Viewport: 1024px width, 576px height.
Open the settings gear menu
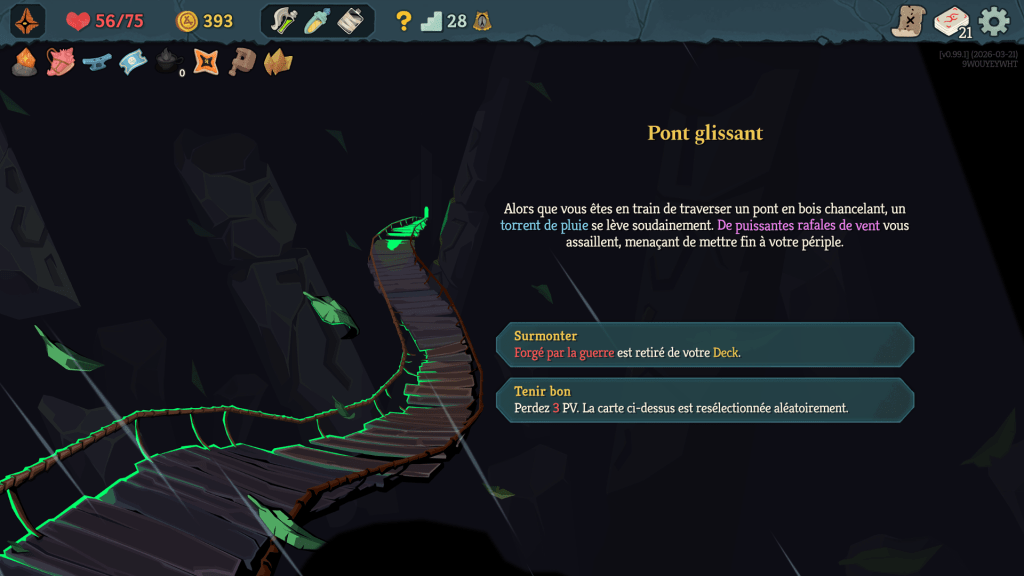(994, 21)
